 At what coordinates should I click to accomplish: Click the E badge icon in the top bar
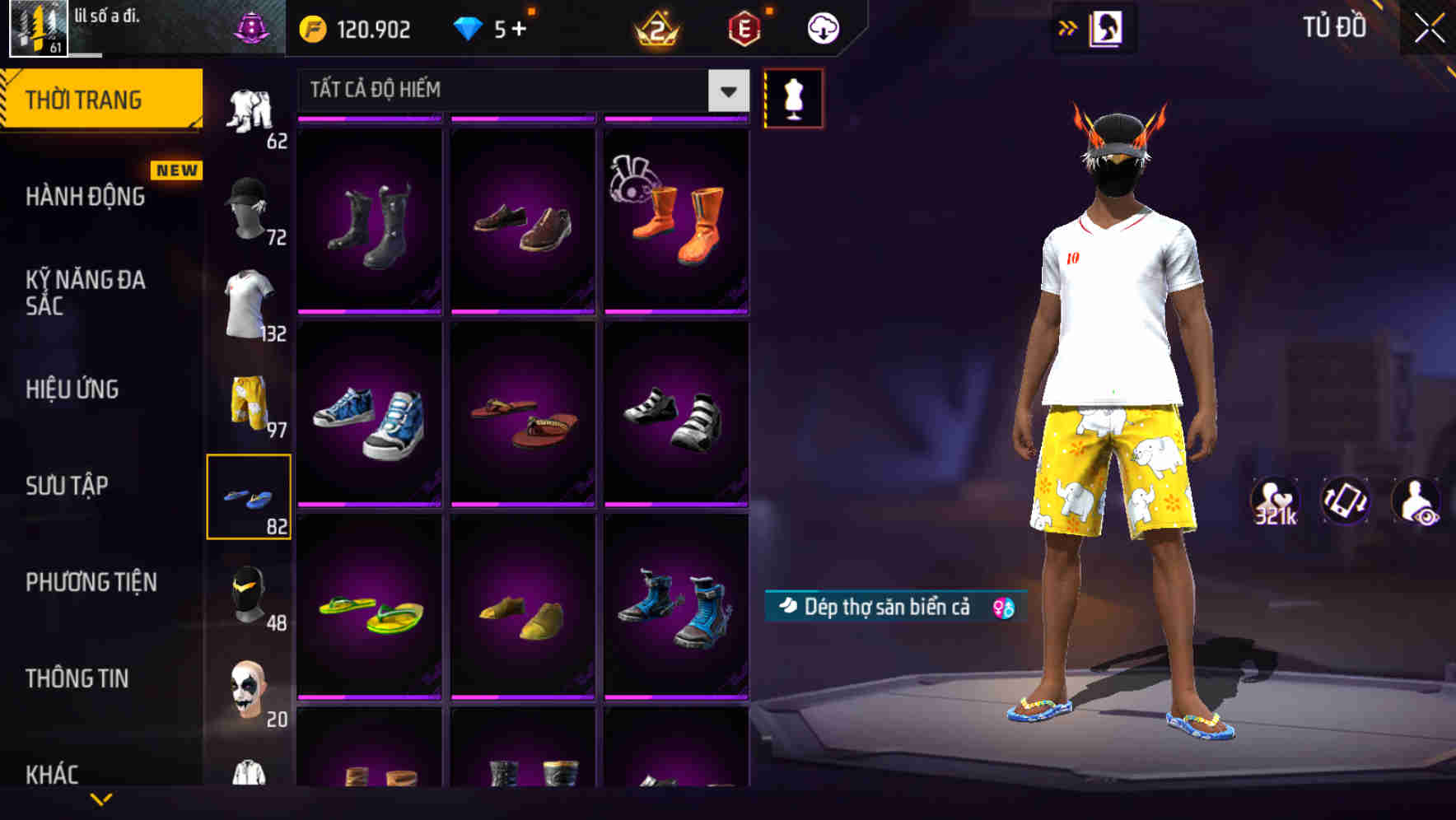(744, 27)
